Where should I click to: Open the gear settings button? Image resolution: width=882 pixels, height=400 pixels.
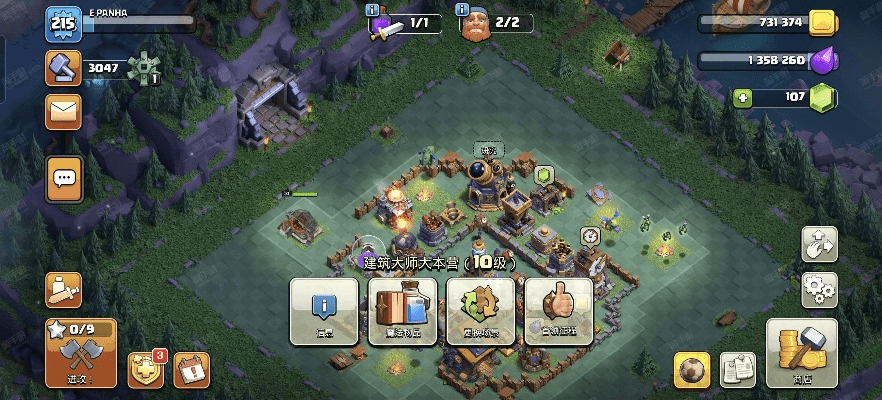point(819,290)
